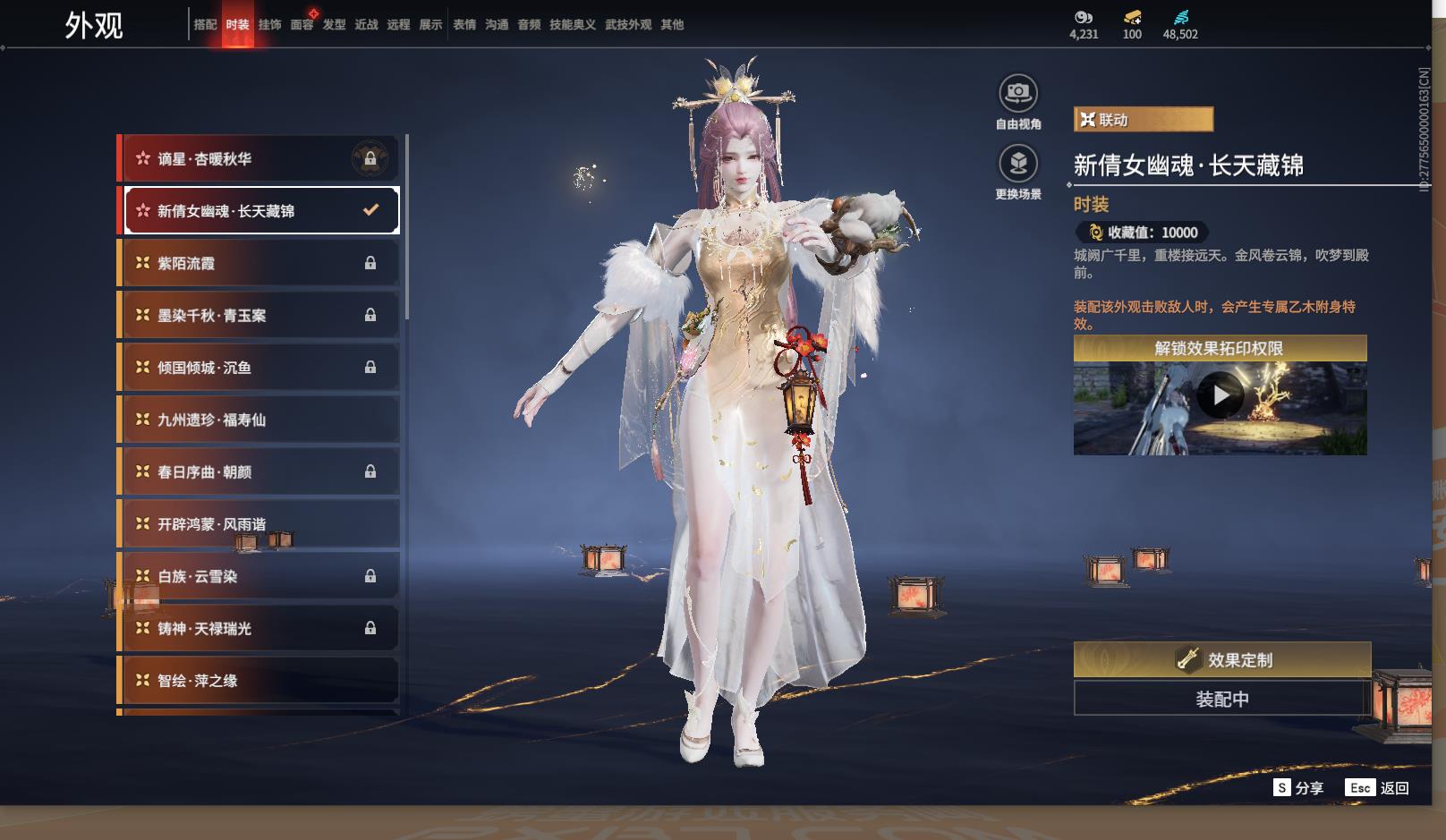The height and width of the screenshot is (840, 1446).
Task: Click the 更换场景 change scene icon
Action: click(x=1017, y=164)
